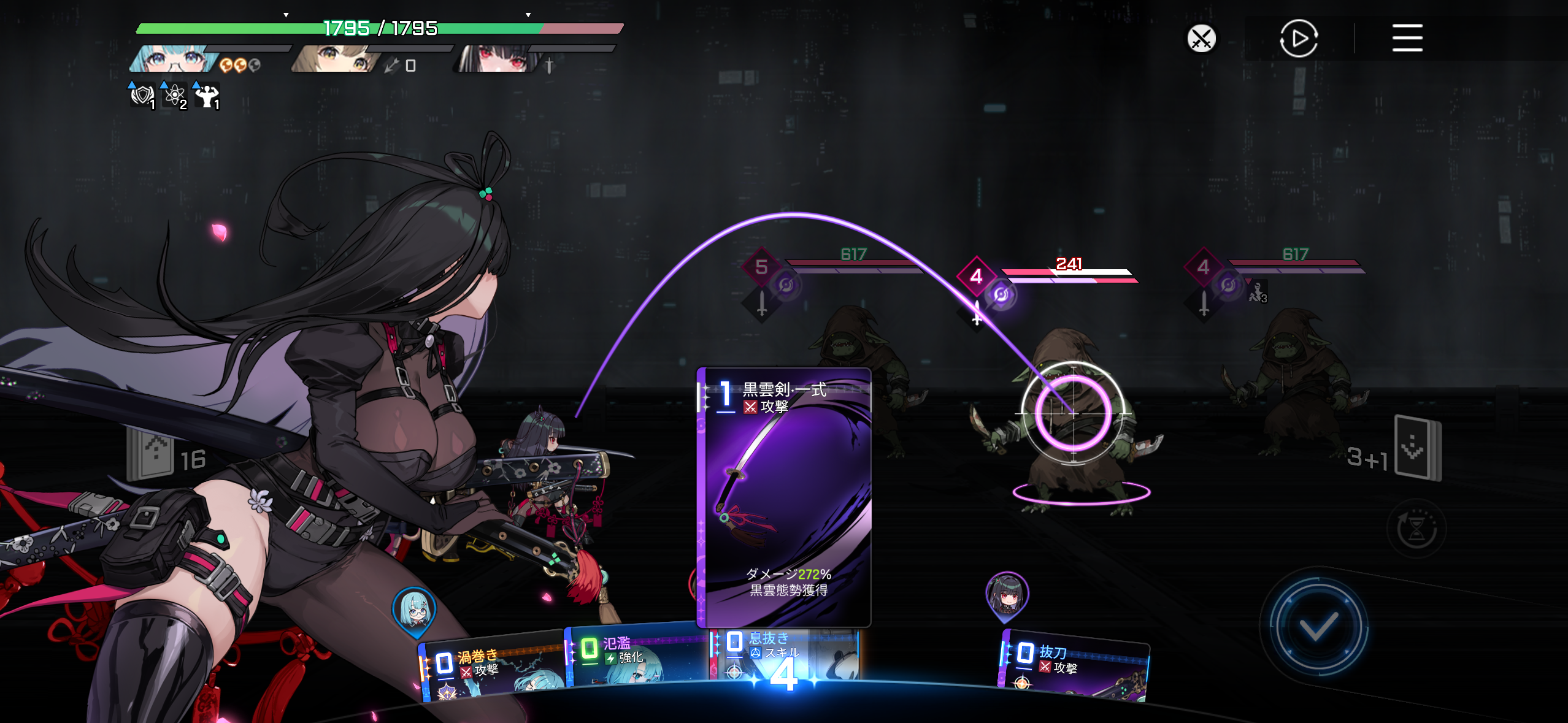The height and width of the screenshot is (723, 1568).
Task: Open the hamburger menu
Action: click(1407, 38)
